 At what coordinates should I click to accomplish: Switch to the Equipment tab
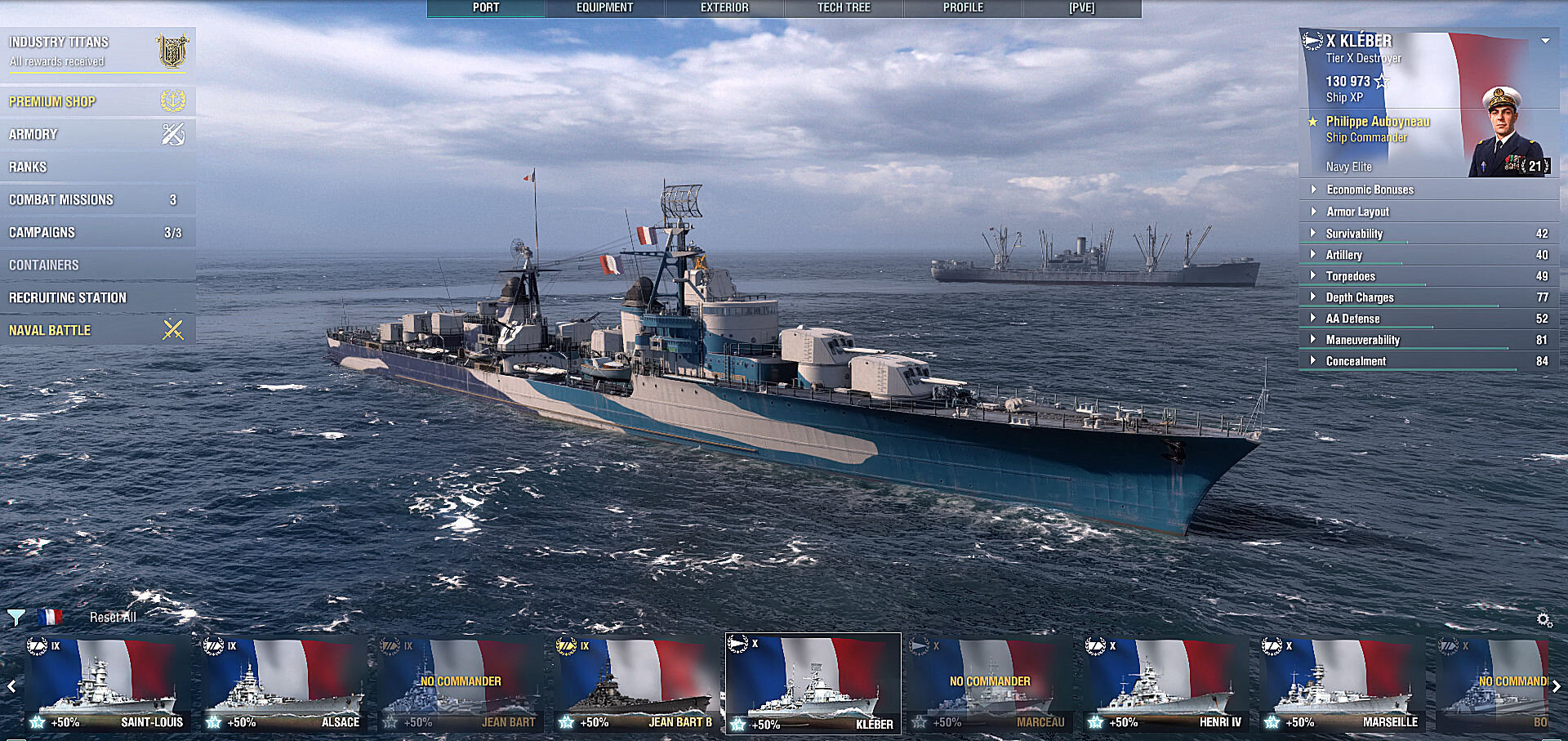click(604, 8)
